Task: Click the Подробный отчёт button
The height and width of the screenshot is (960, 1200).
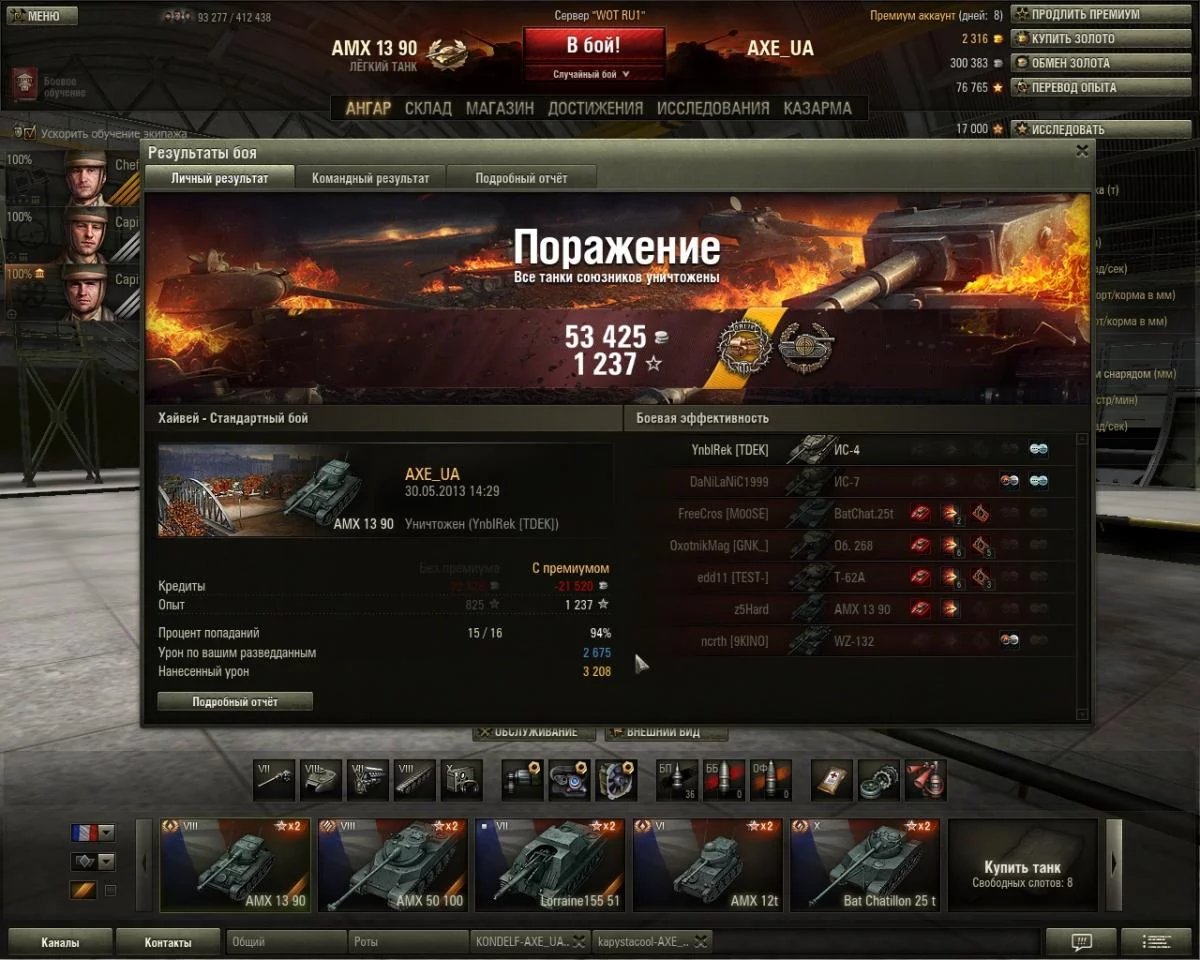Action: tap(235, 702)
